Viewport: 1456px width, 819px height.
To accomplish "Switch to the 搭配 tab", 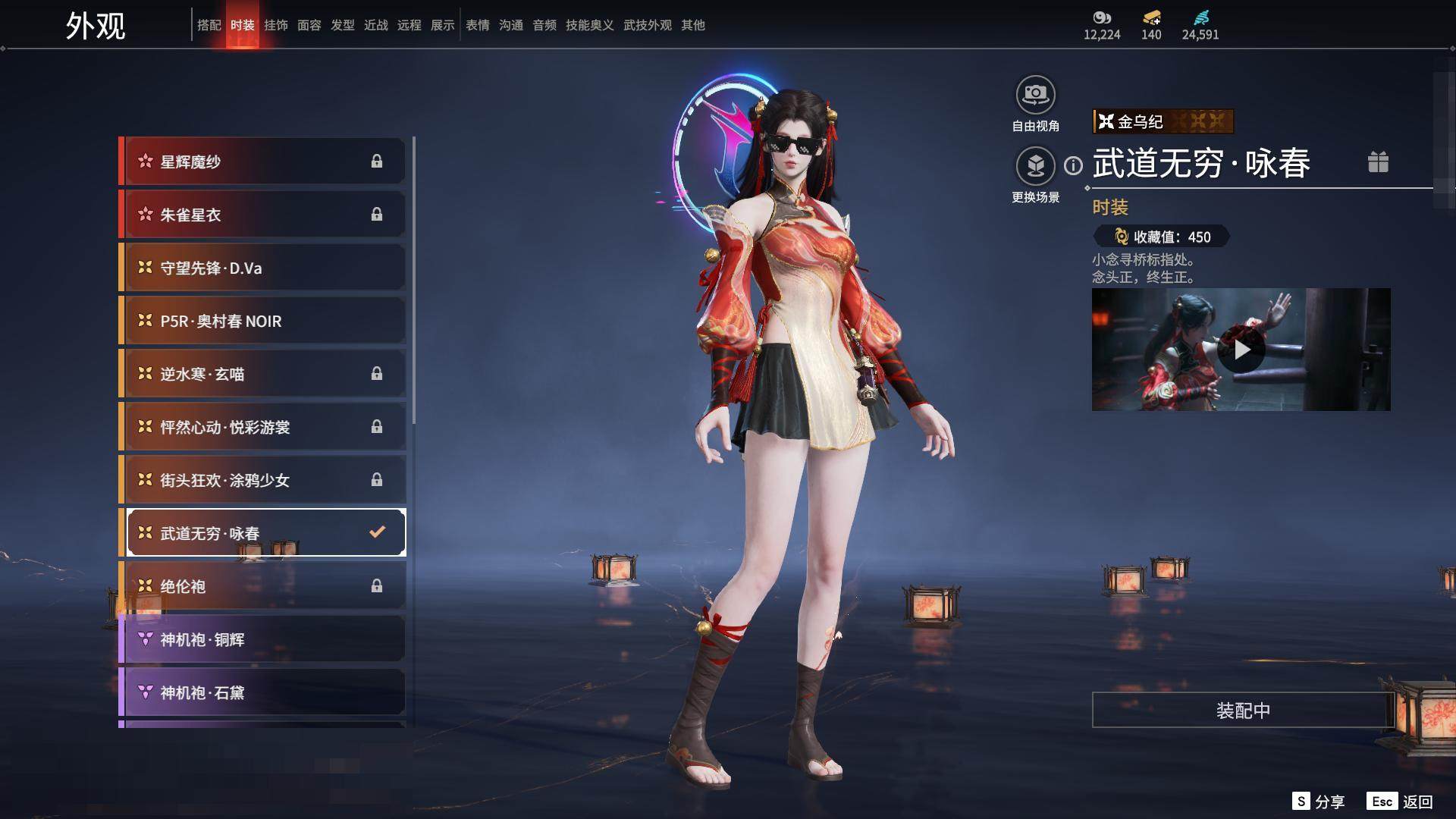I will point(209,25).
